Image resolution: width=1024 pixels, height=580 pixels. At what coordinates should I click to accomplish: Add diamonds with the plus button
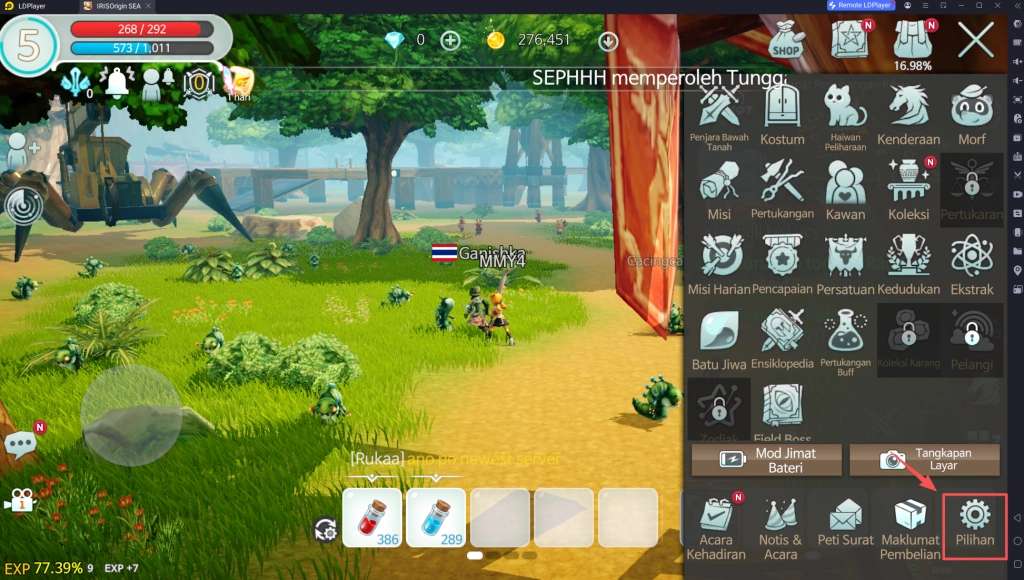tap(451, 40)
